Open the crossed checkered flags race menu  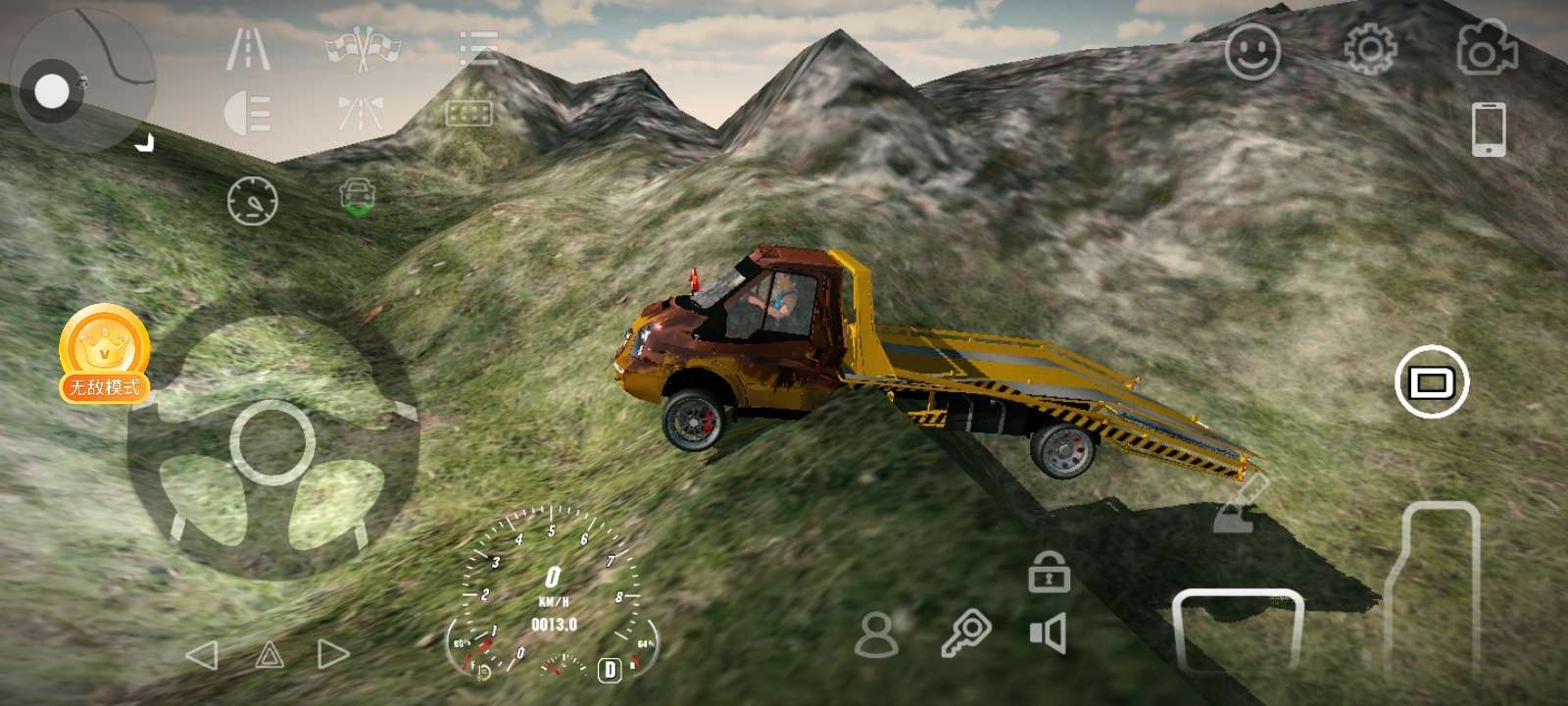pos(364,48)
